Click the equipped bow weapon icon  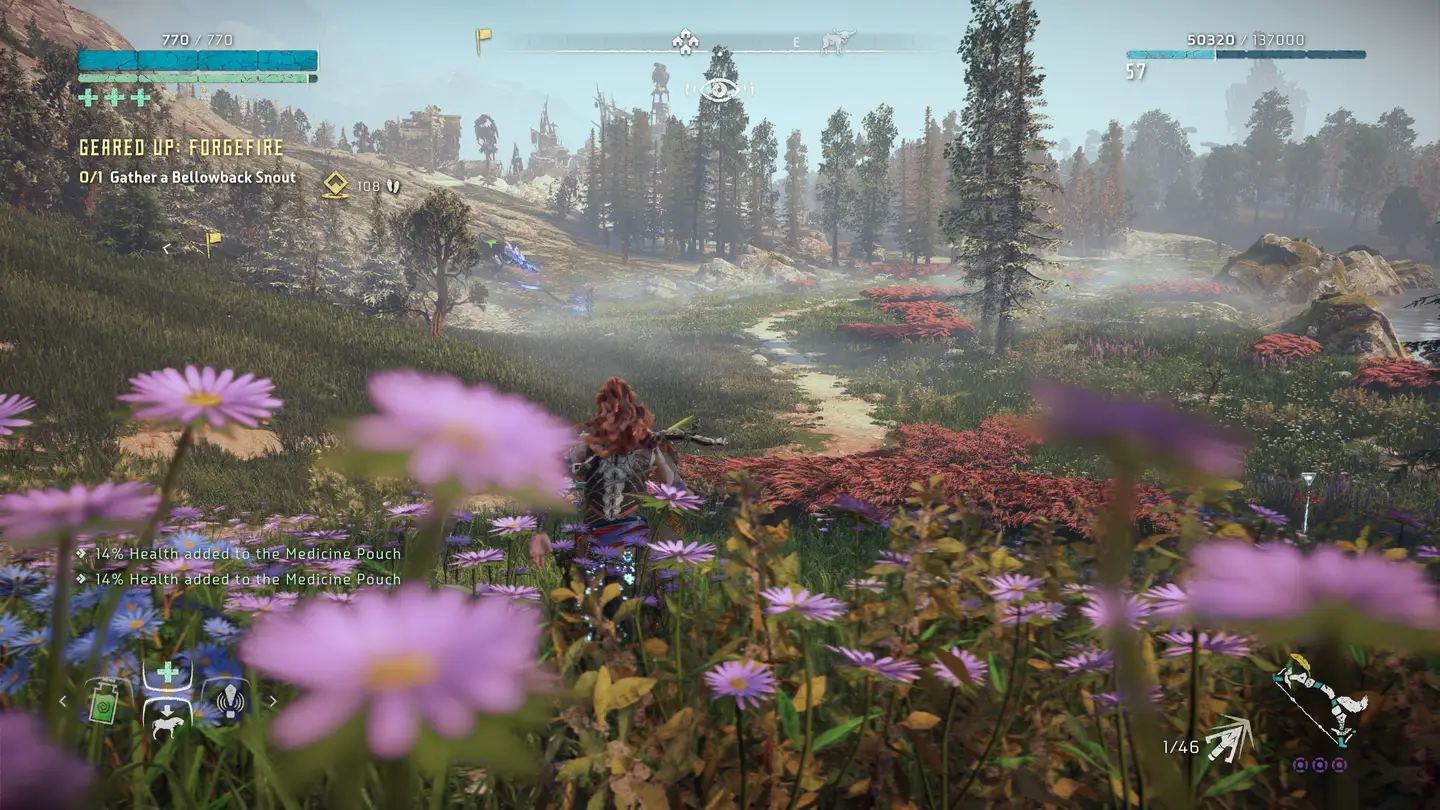[1320, 703]
